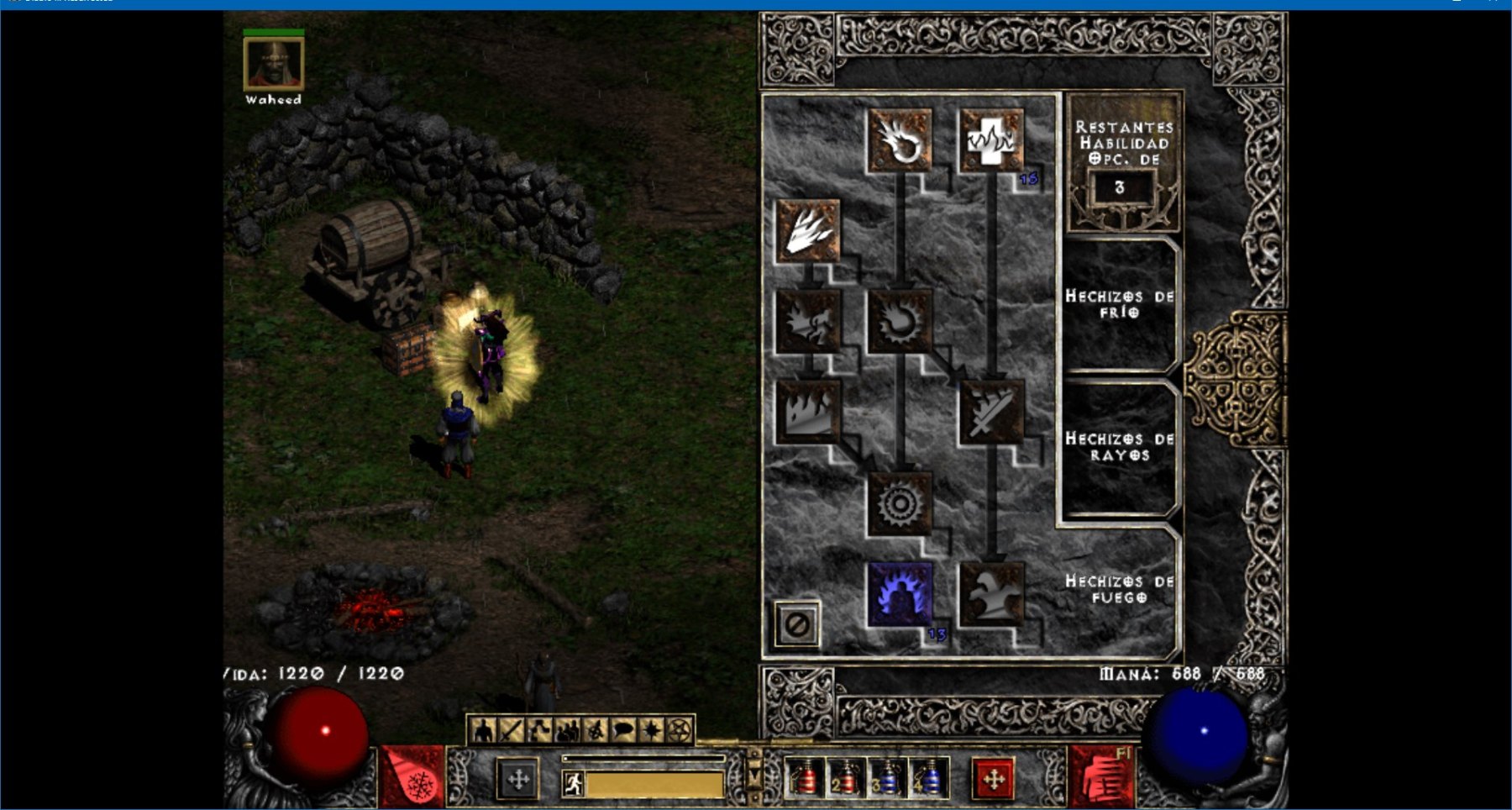This screenshot has height=810, width=1512.
Task: Pick the Fire Wall skill icon
Action: point(808,412)
